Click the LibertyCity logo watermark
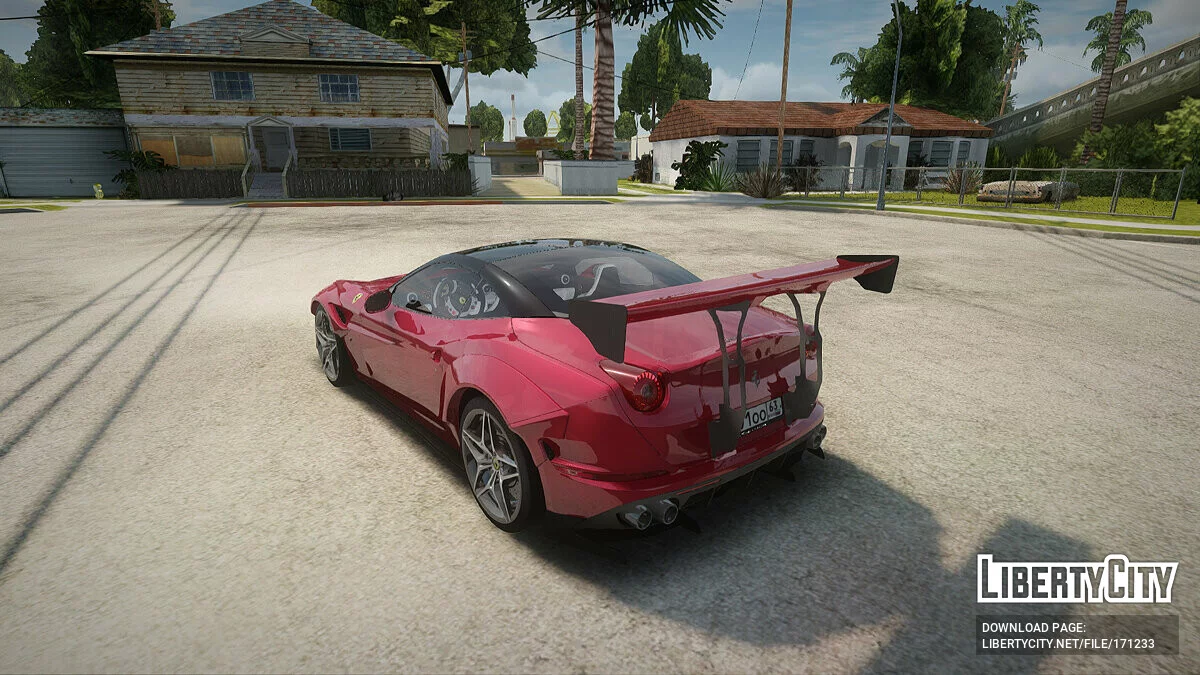This screenshot has width=1200, height=675. (1076, 579)
